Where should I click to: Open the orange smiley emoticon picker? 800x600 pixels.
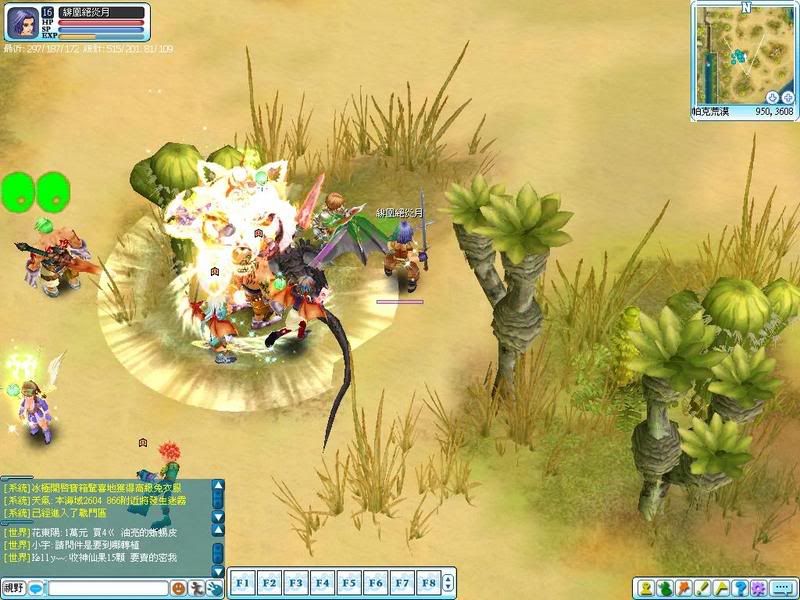tap(177, 588)
